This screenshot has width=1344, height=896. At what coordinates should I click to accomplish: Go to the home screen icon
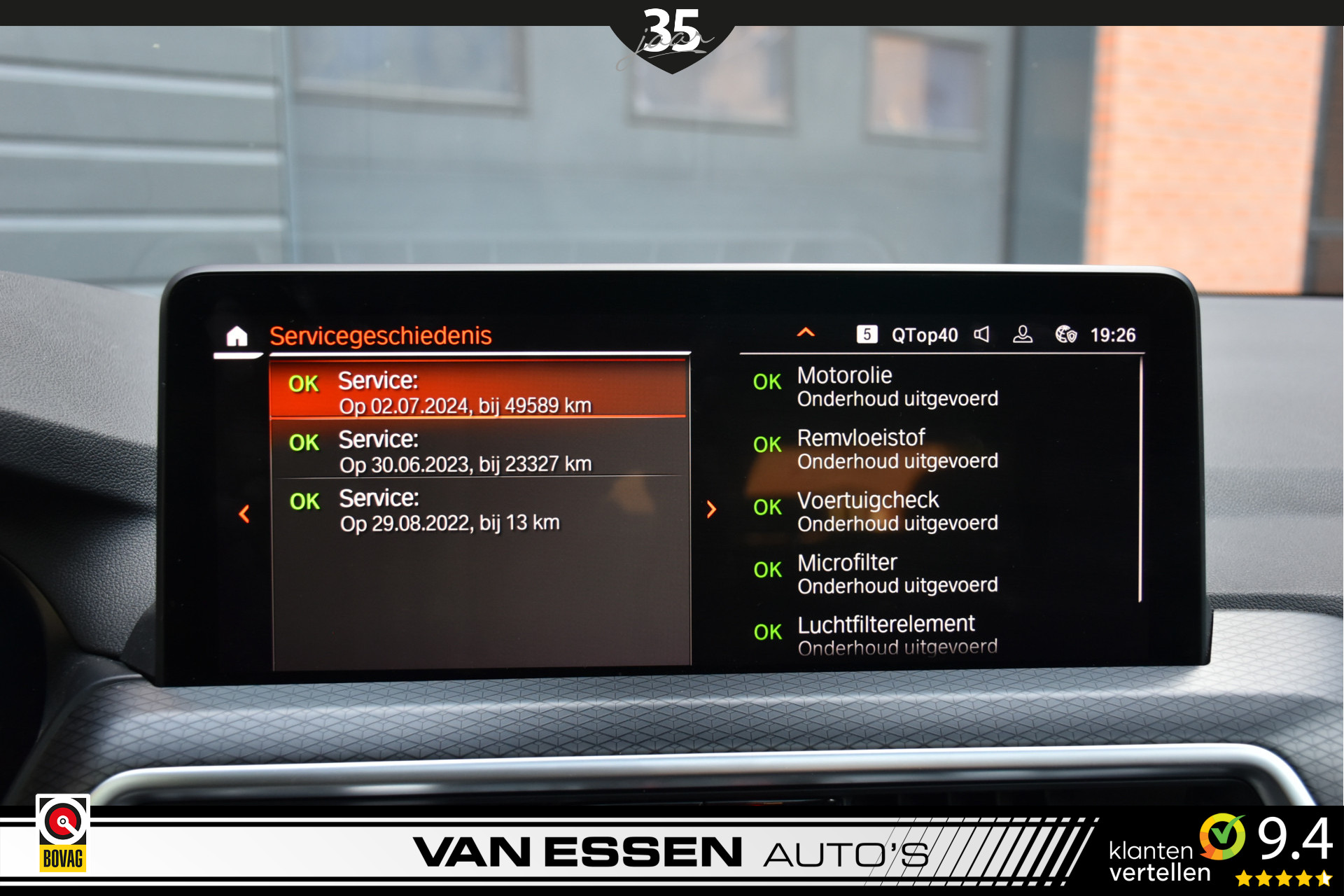pyautogui.click(x=237, y=337)
